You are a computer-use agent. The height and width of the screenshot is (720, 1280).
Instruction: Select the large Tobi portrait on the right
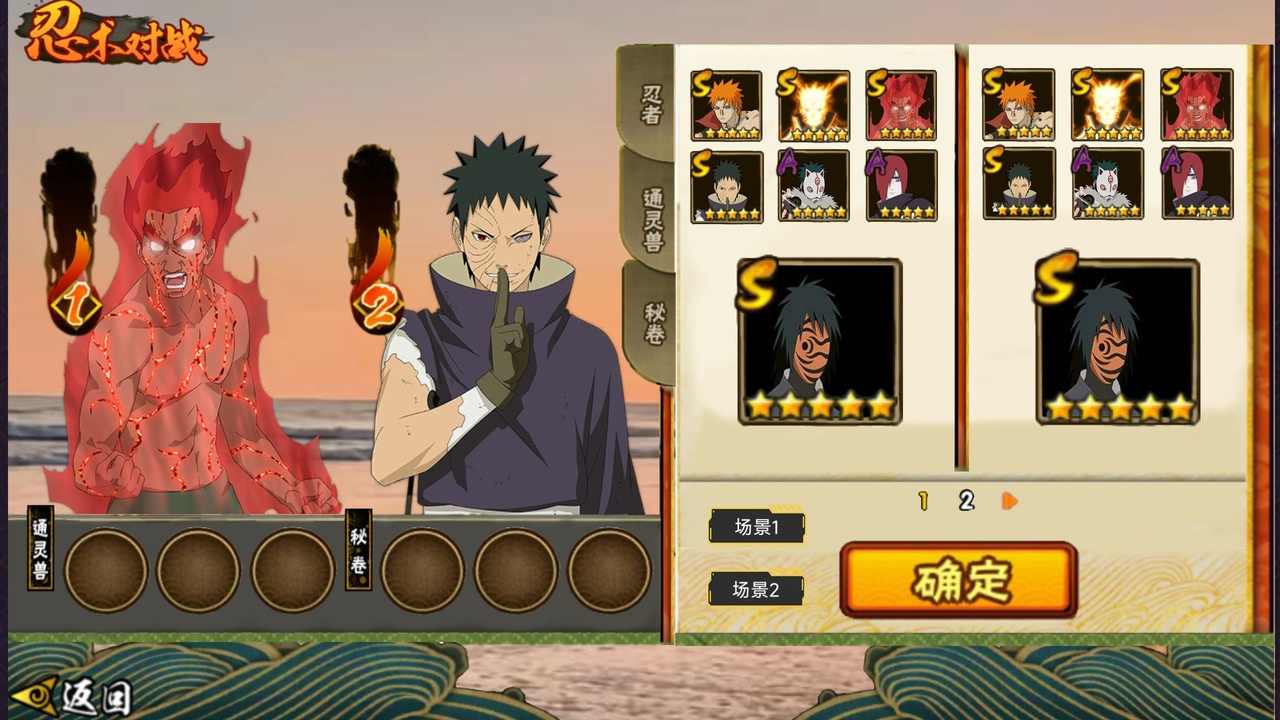click(x=1117, y=340)
